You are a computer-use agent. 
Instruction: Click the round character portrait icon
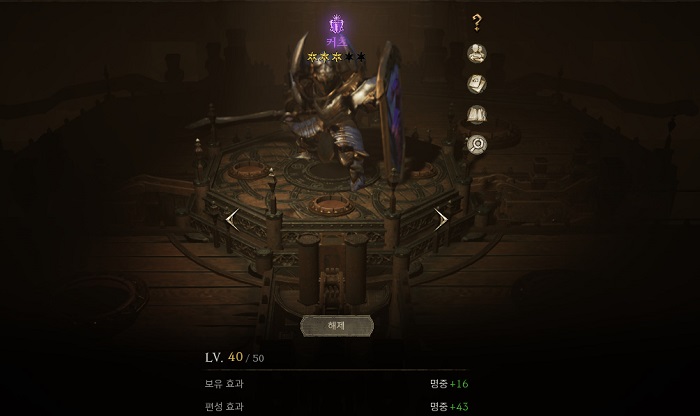[x=477, y=54]
